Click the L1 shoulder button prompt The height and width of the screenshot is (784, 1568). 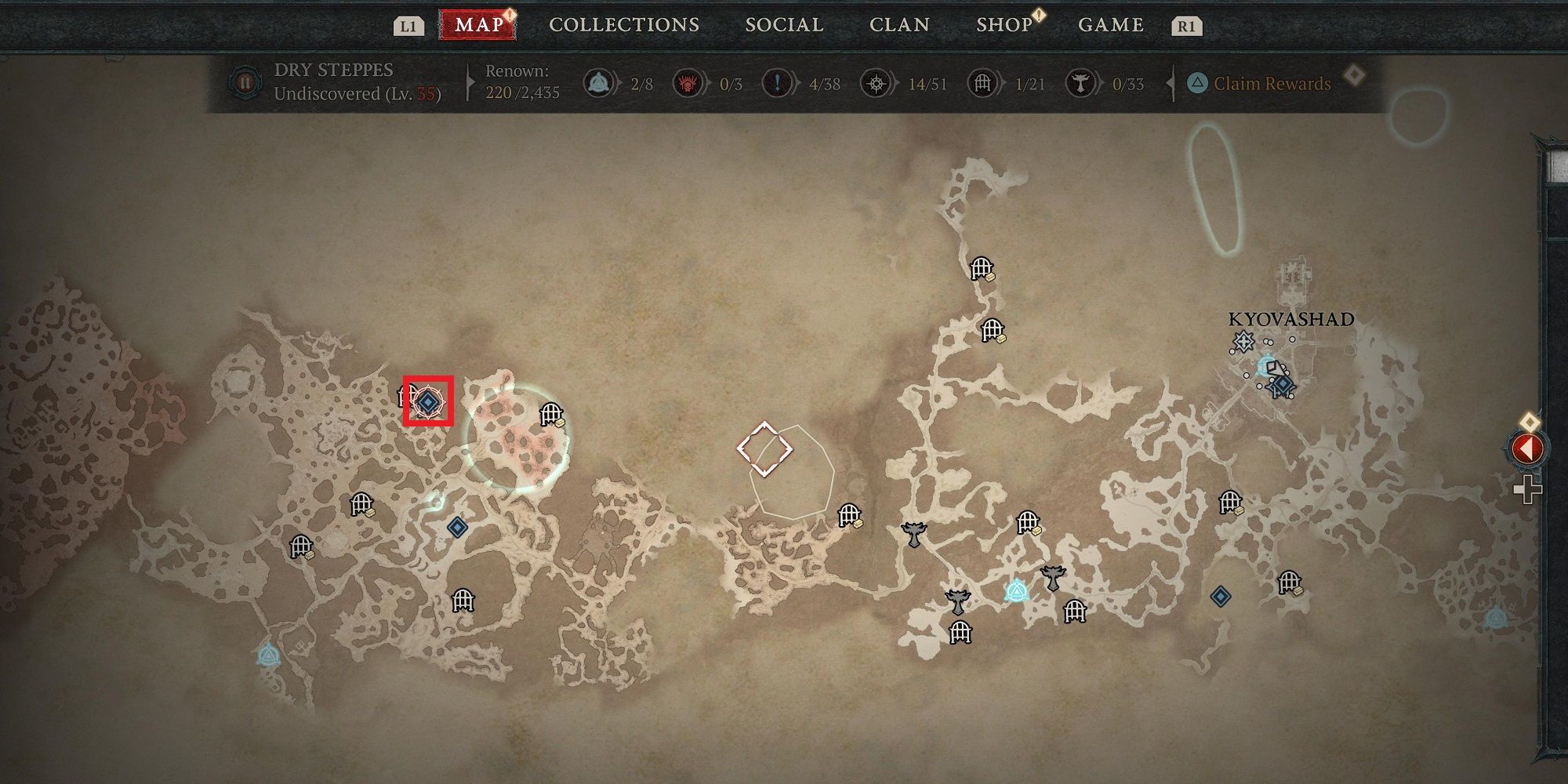408,24
